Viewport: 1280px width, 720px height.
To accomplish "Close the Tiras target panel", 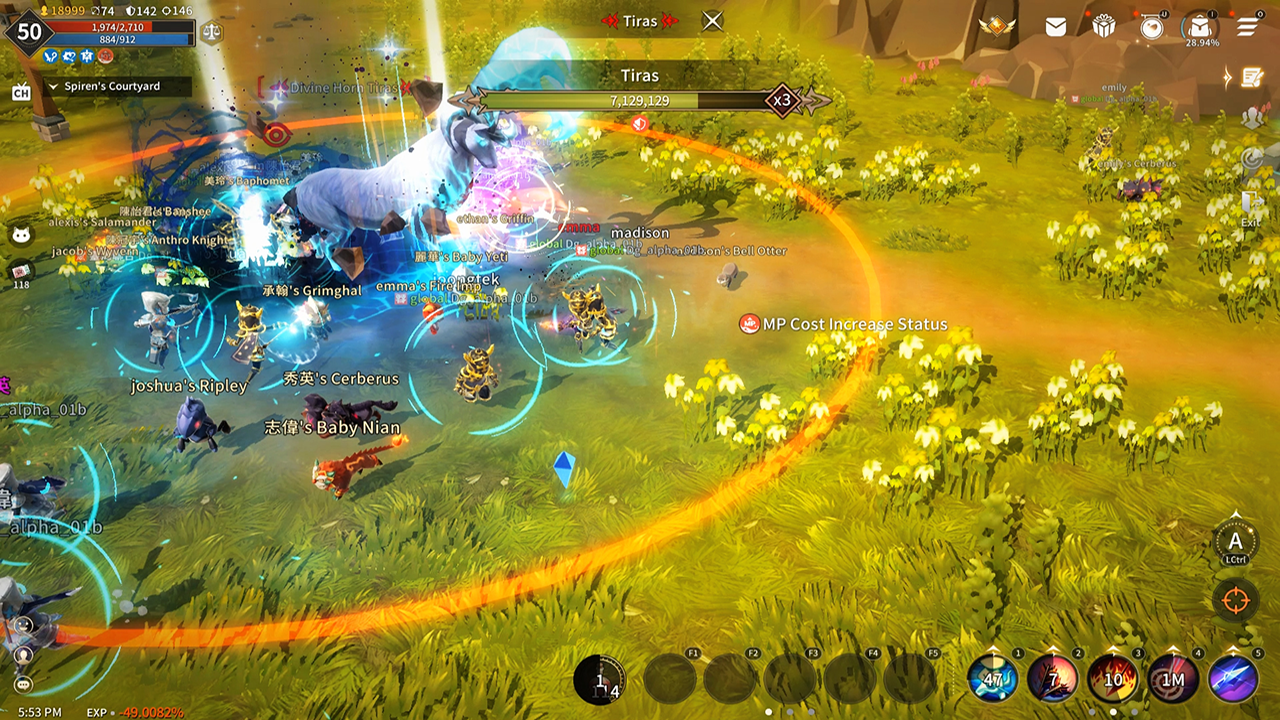I will click(x=712, y=21).
